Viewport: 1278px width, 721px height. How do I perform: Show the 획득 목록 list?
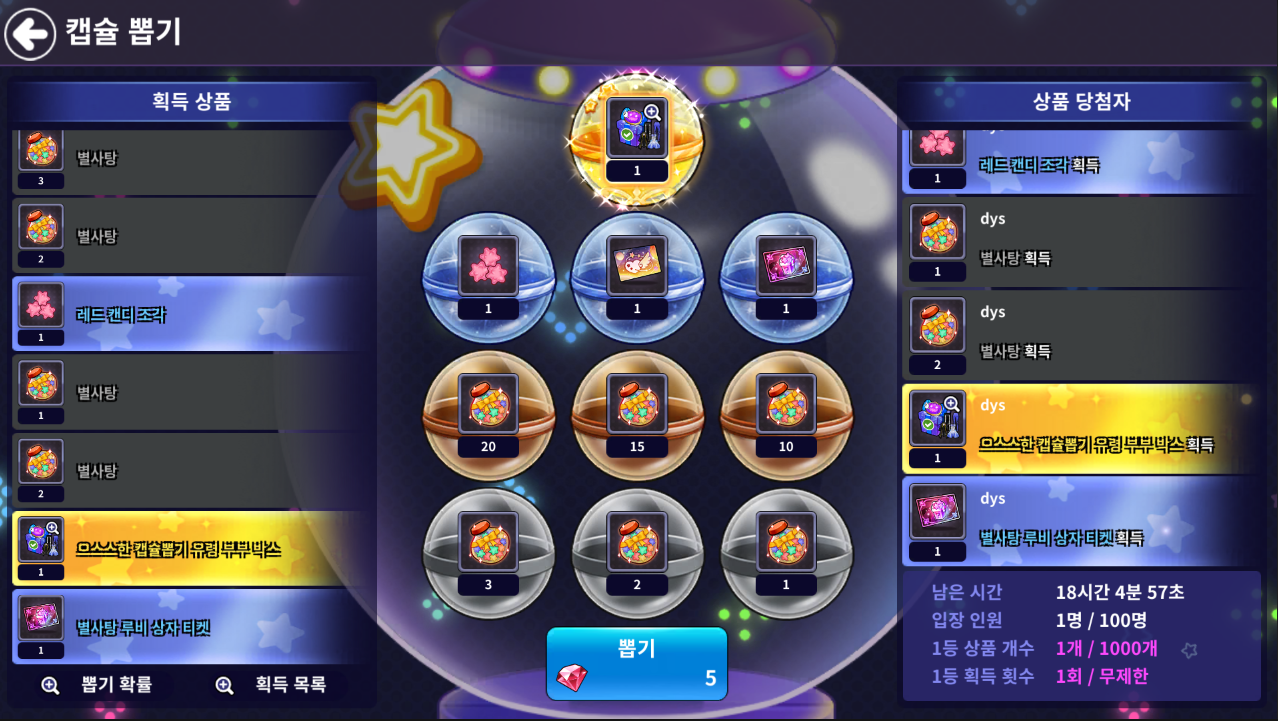click(x=272, y=685)
